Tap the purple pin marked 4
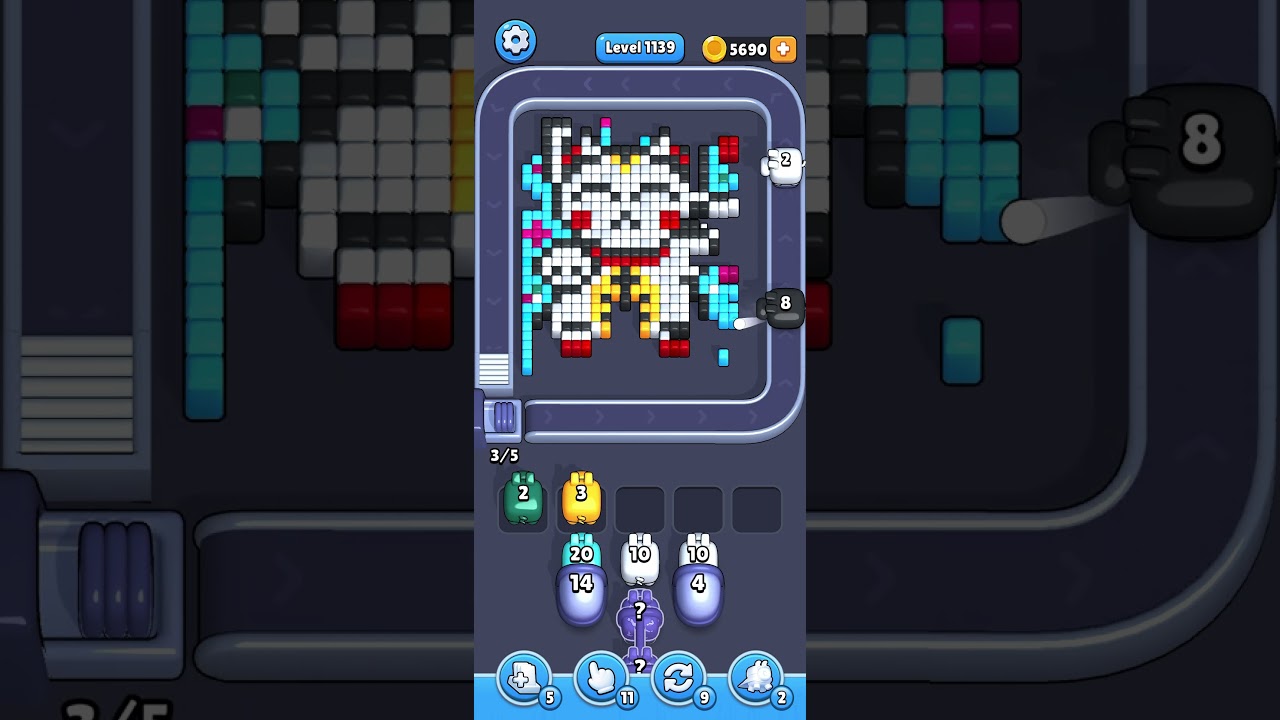This screenshot has width=1280, height=720. click(698, 586)
